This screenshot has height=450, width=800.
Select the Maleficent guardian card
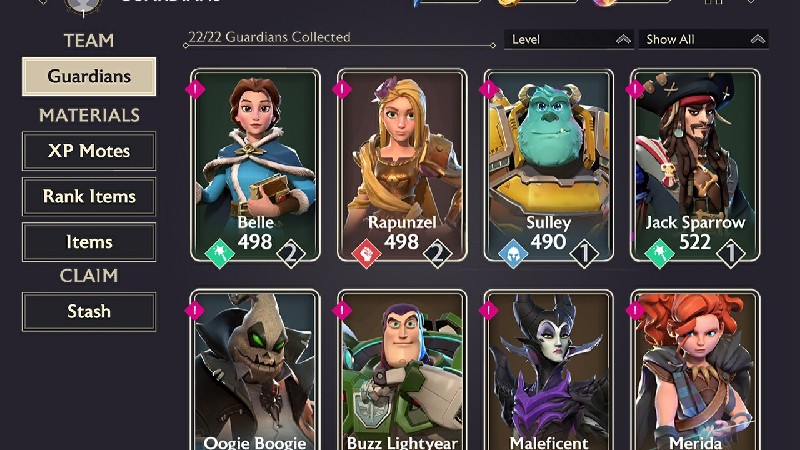tap(548, 370)
